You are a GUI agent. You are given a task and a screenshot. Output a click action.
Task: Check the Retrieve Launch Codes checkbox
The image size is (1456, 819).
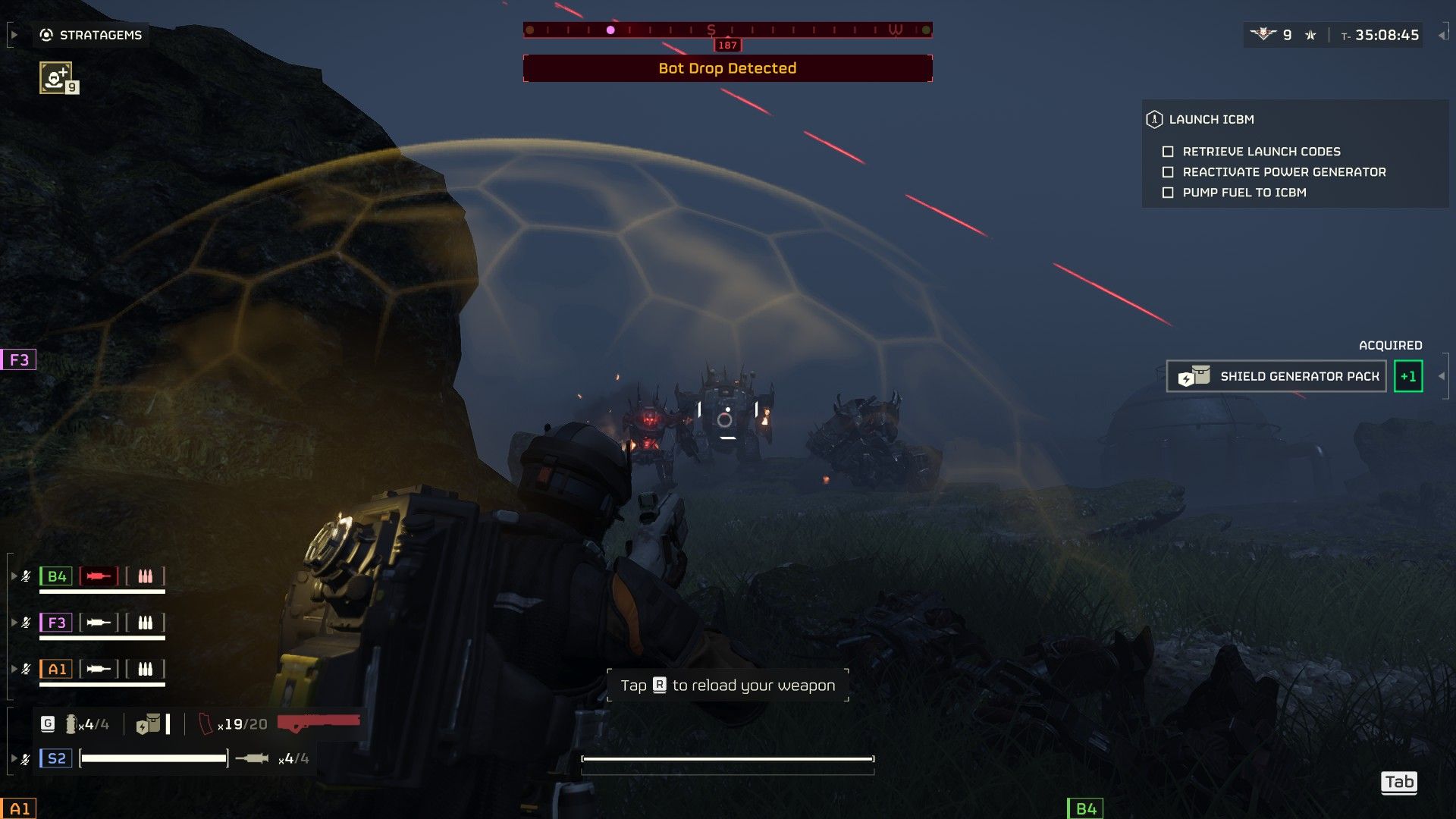click(x=1167, y=151)
